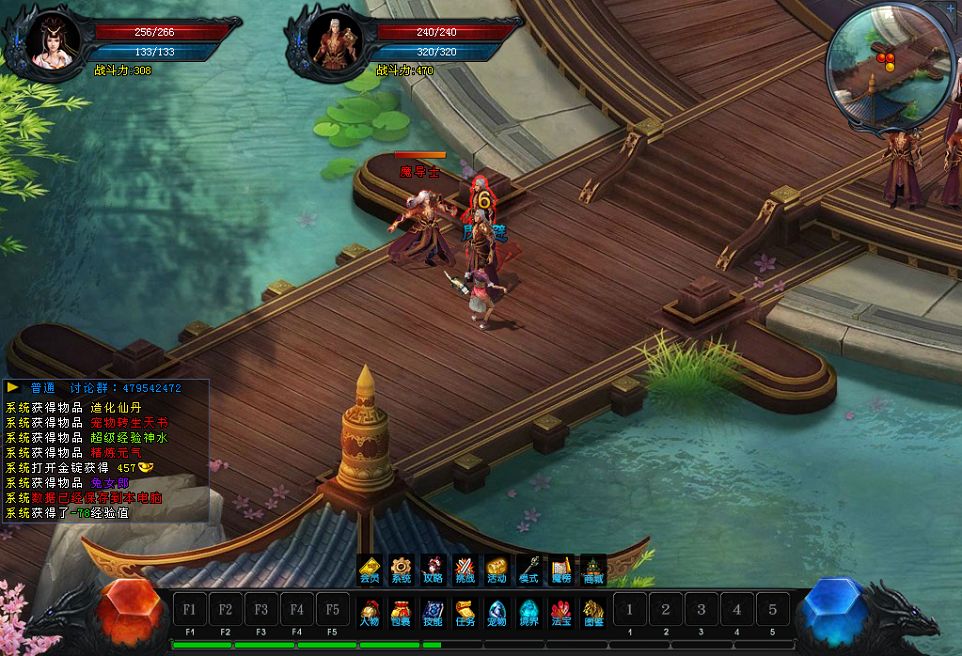Show the 魔榜 ranking scroll
962x656 pixels.
[560, 570]
